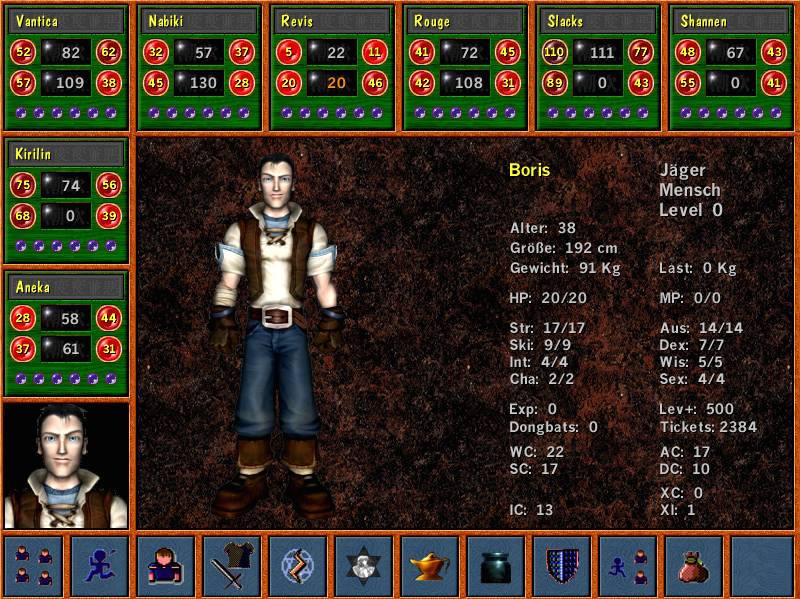Image resolution: width=800 pixels, height=599 pixels.
Task: Click Boris's face portrait
Action: pyautogui.click(x=67, y=466)
